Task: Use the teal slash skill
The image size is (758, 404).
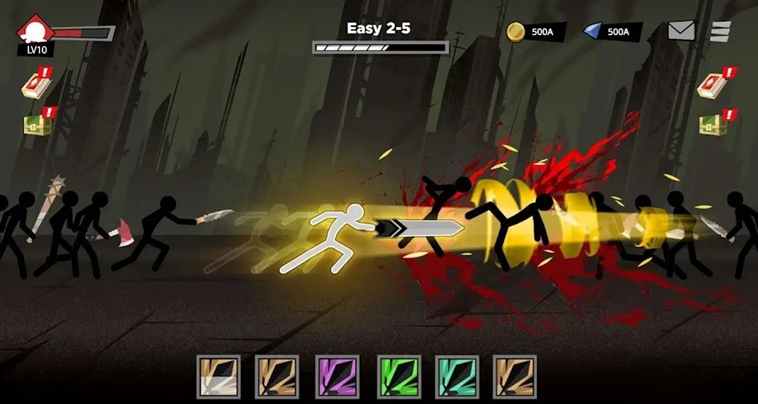Action: (x=456, y=377)
